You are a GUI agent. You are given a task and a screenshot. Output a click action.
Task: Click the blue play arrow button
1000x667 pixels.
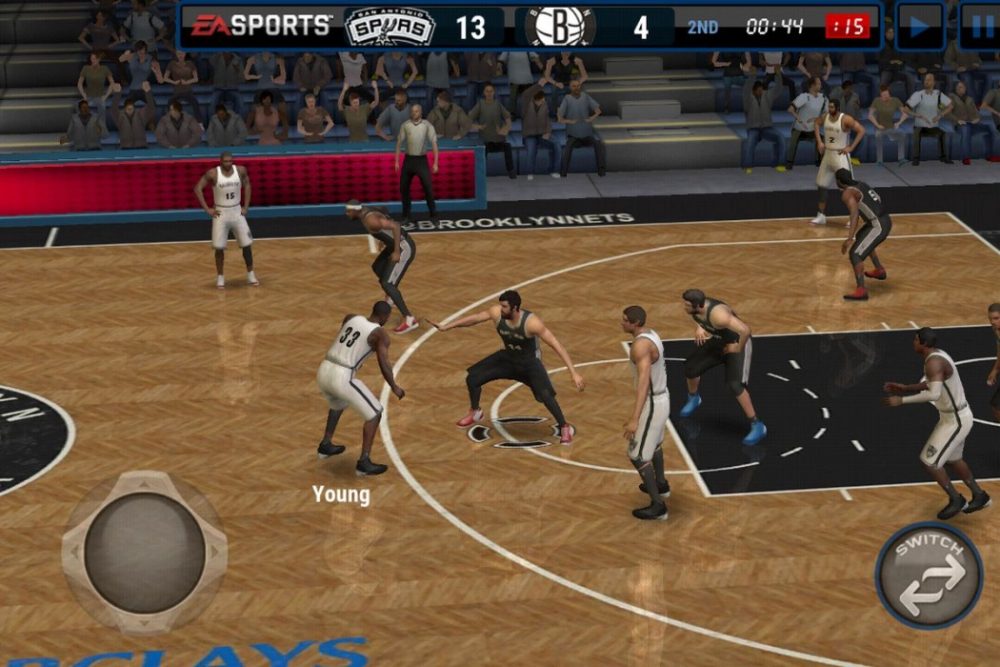919,26
